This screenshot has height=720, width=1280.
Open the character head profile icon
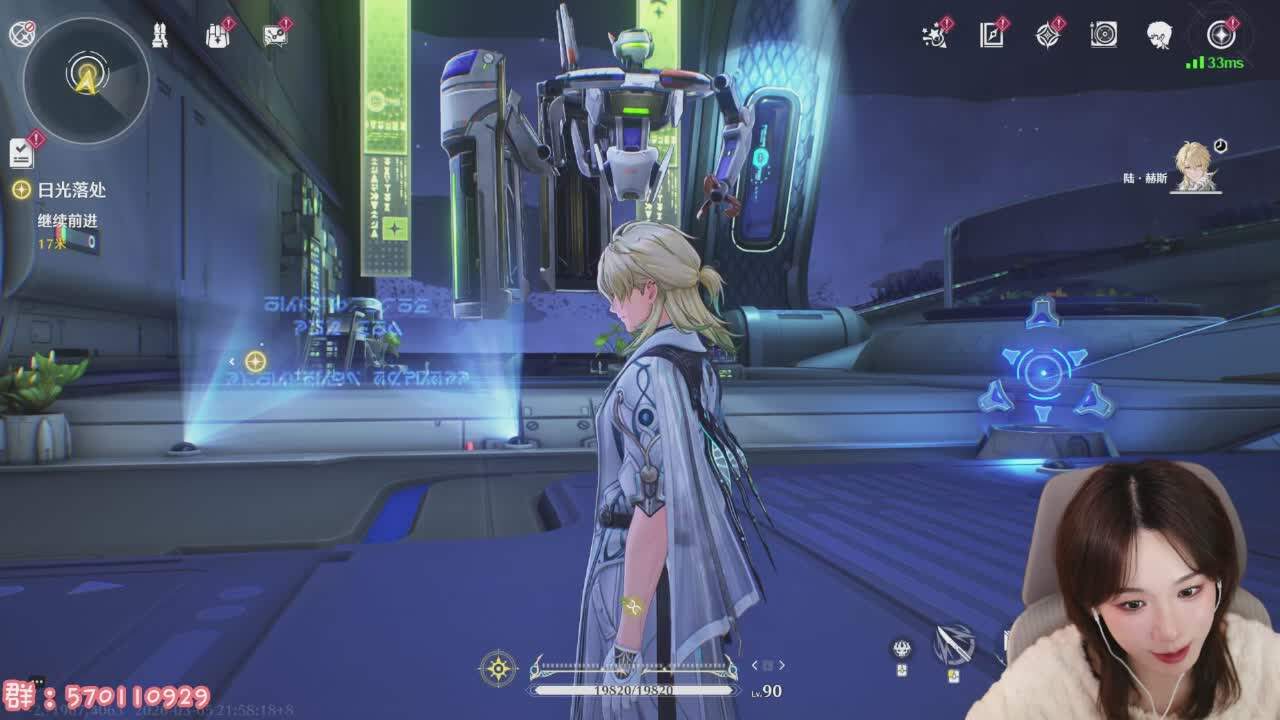[x=1159, y=35]
